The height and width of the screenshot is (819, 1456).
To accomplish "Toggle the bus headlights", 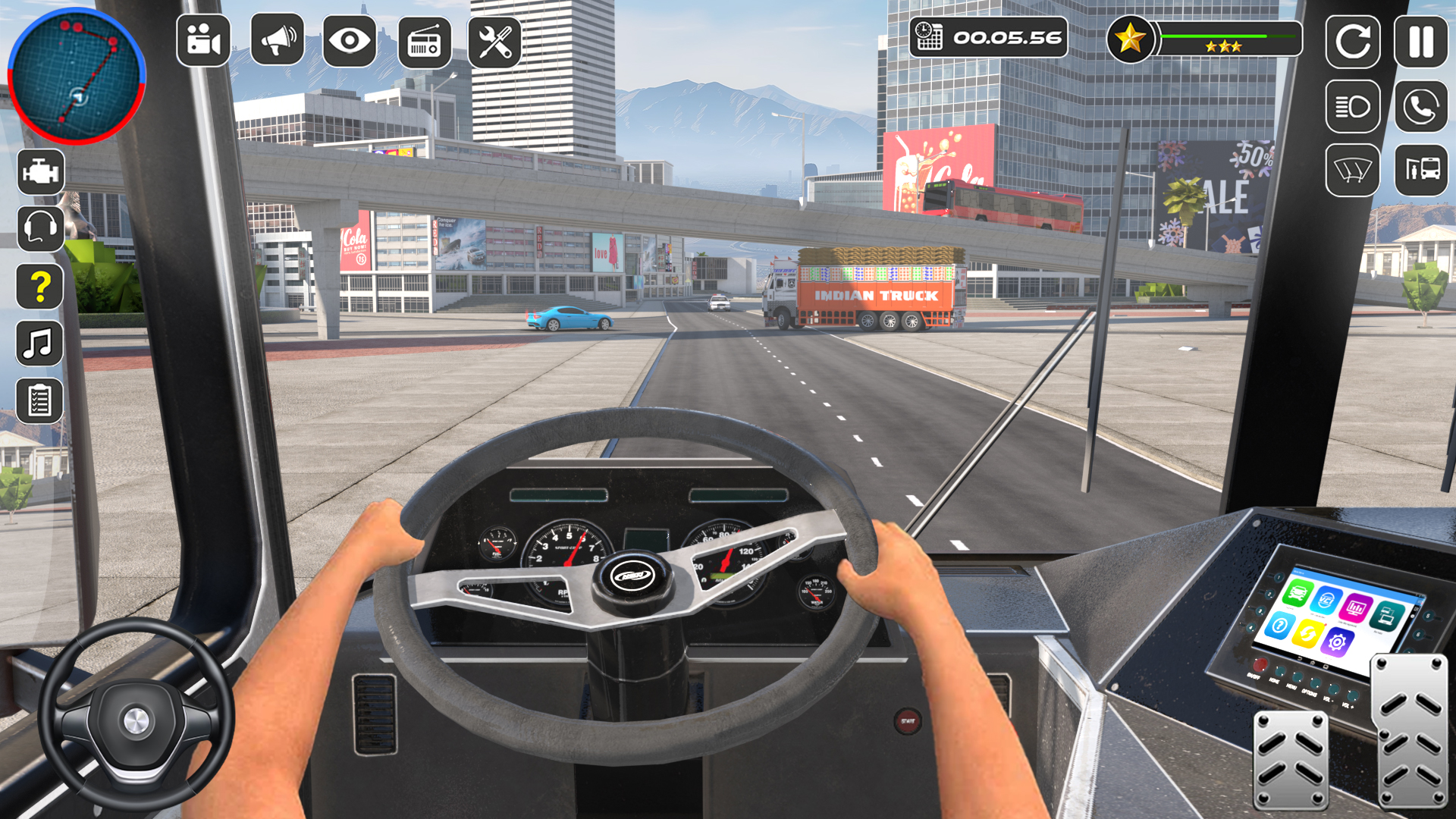I will (1354, 106).
